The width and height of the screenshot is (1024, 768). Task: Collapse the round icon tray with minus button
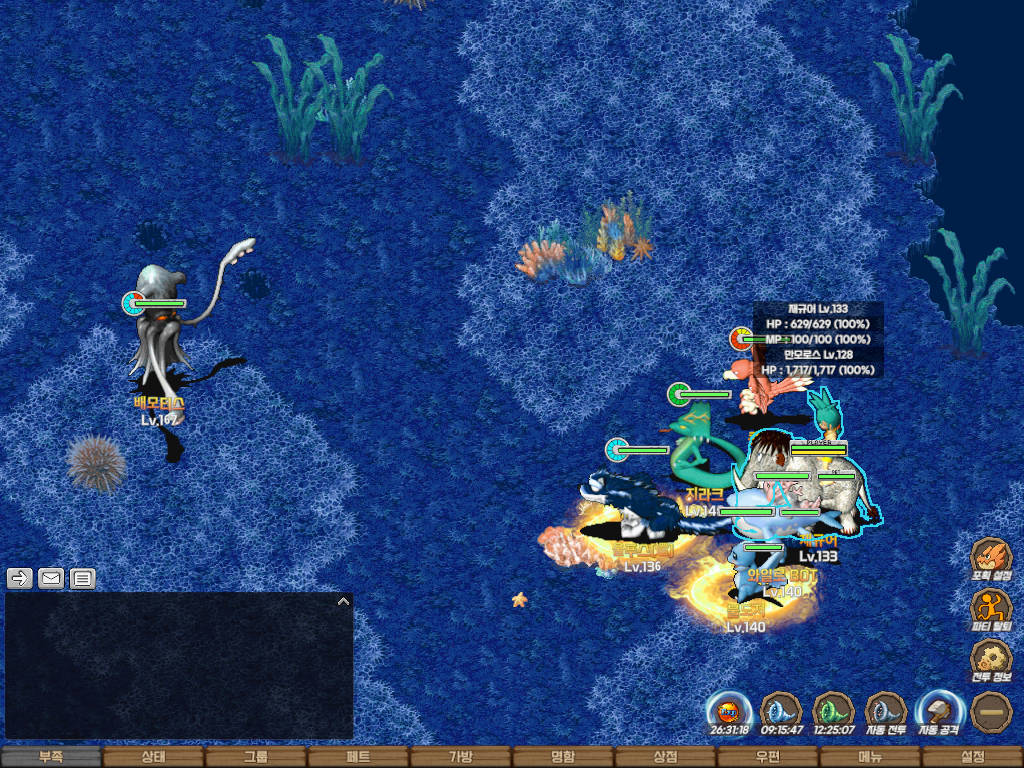point(991,712)
